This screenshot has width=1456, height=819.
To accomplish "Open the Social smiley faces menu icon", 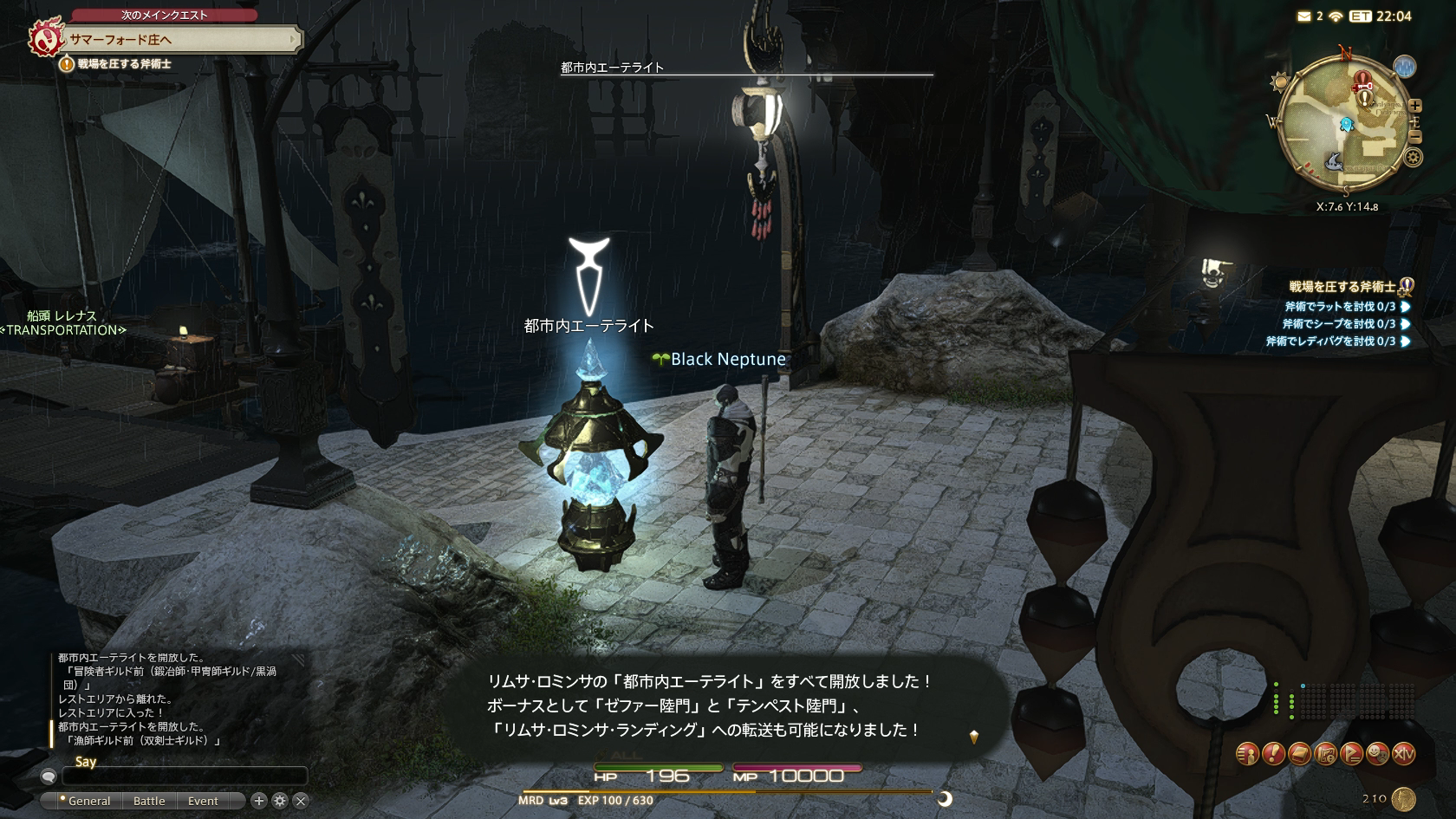I will 1377,754.
